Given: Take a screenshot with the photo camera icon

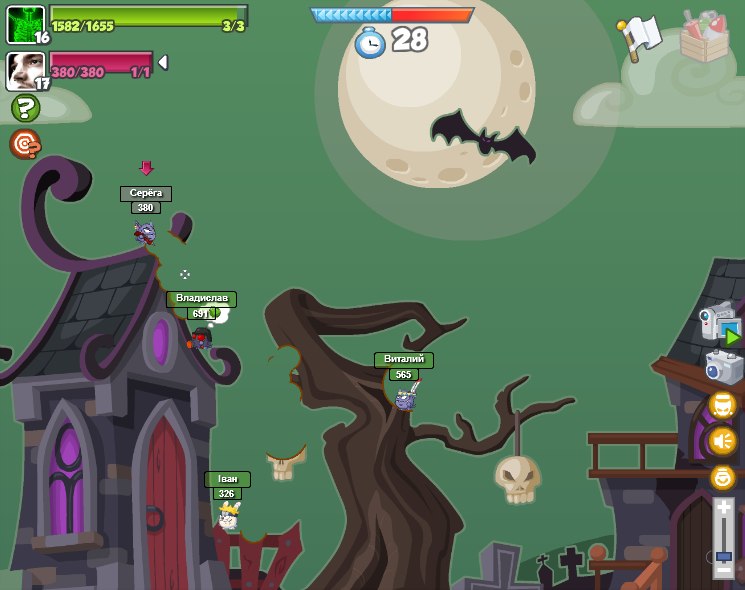Looking at the screenshot, I should coord(722,367).
